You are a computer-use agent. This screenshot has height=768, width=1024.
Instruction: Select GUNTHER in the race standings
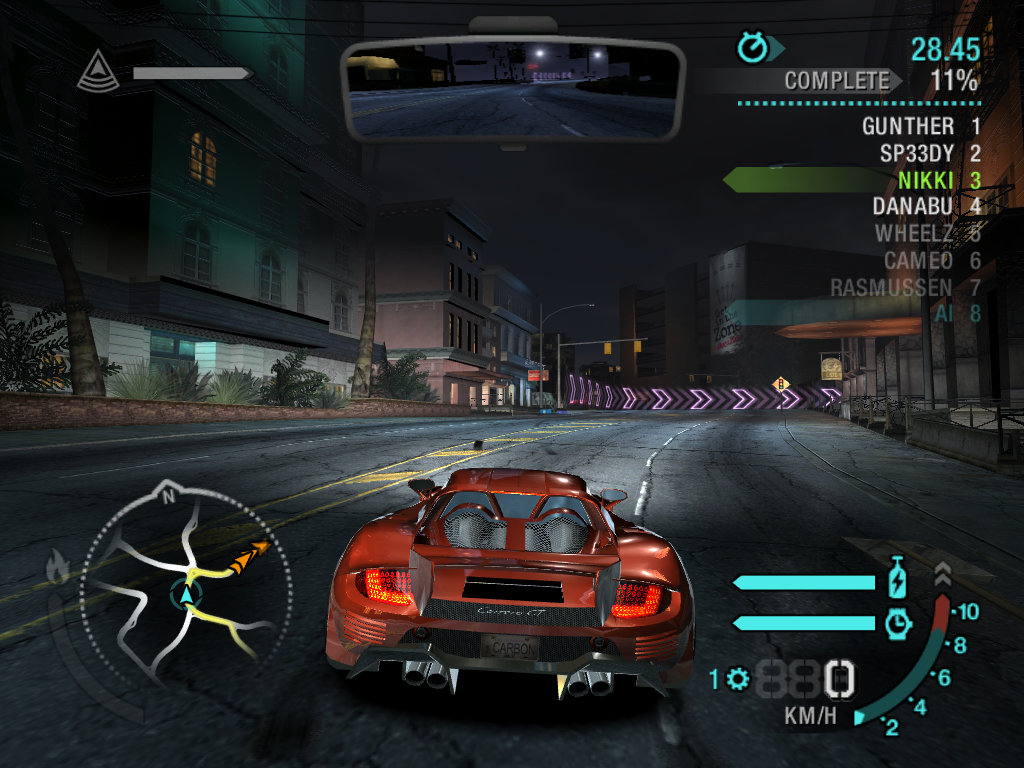click(x=920, y=127)
